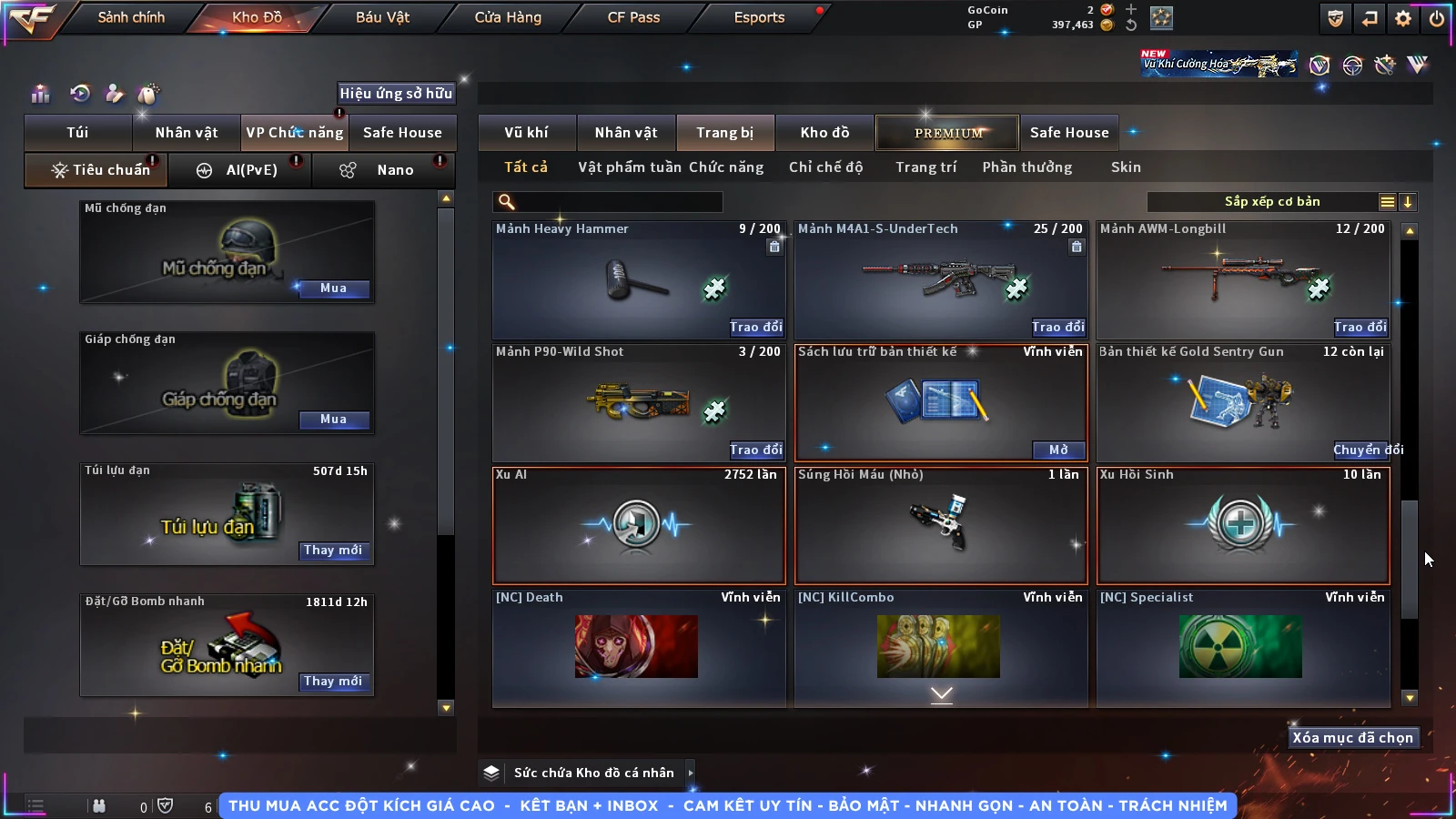The height and width of the screenshot is (819, 1456).
Task: Show the Phần thưởng category
Action: tap(1026, 167)
